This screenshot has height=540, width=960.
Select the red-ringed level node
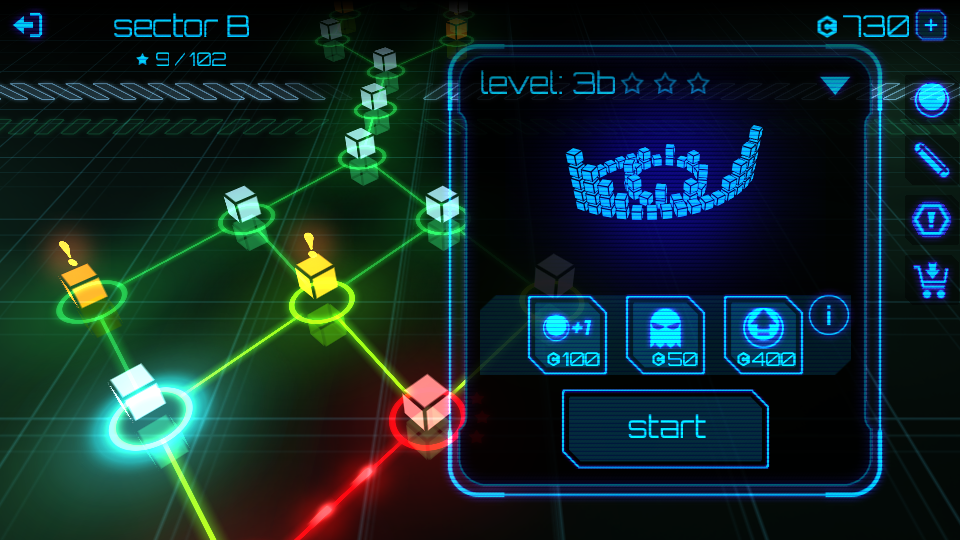click(428, 408)
